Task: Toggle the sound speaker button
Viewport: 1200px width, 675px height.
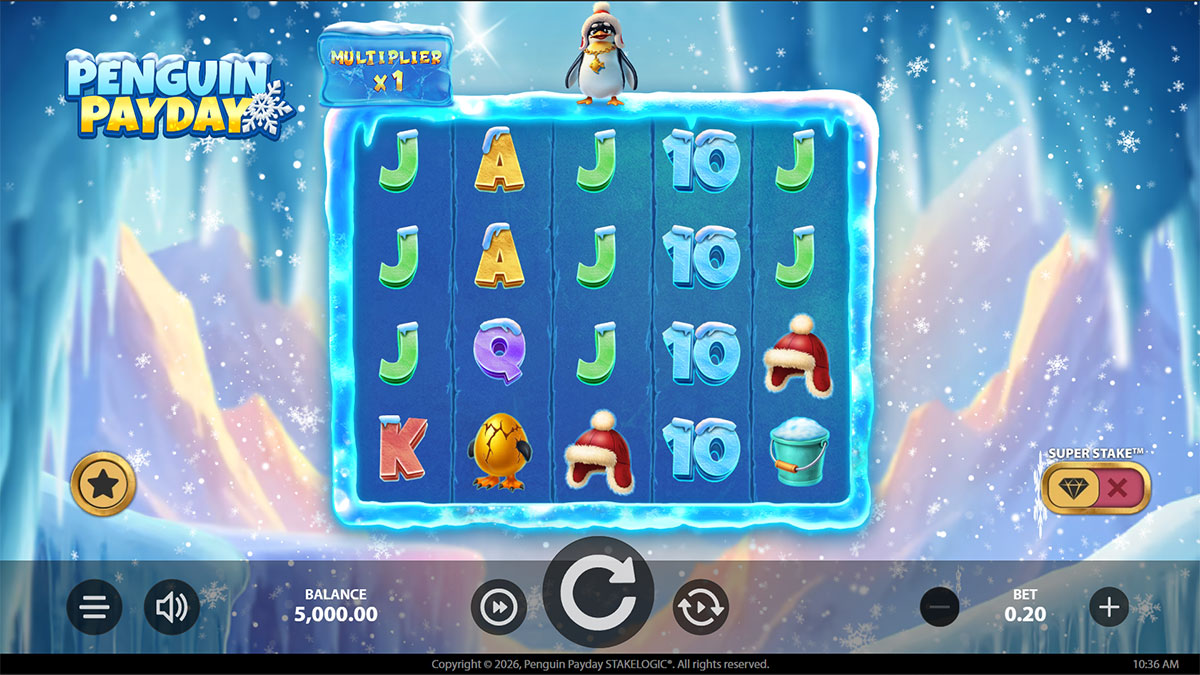Action: point(172,607)
